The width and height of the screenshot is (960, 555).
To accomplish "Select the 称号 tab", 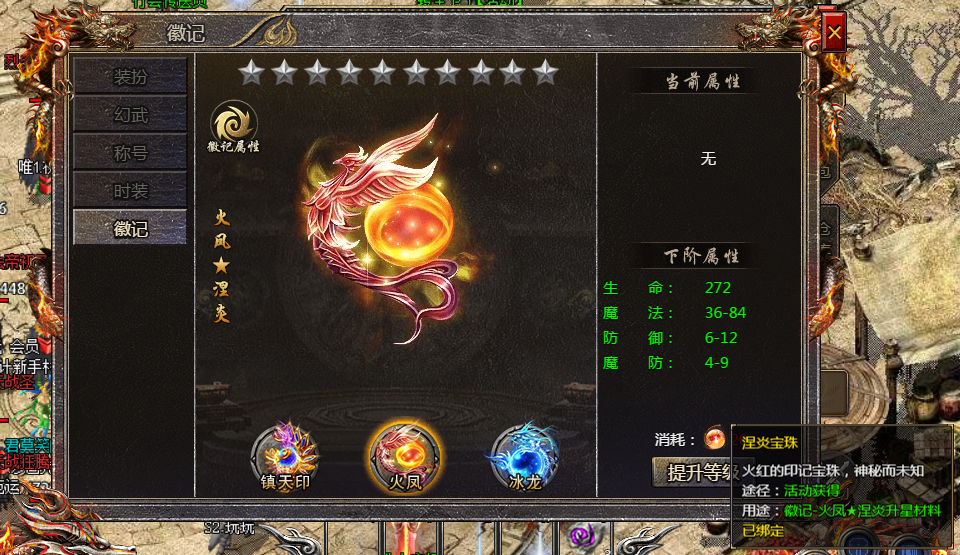I will (130, 153).
